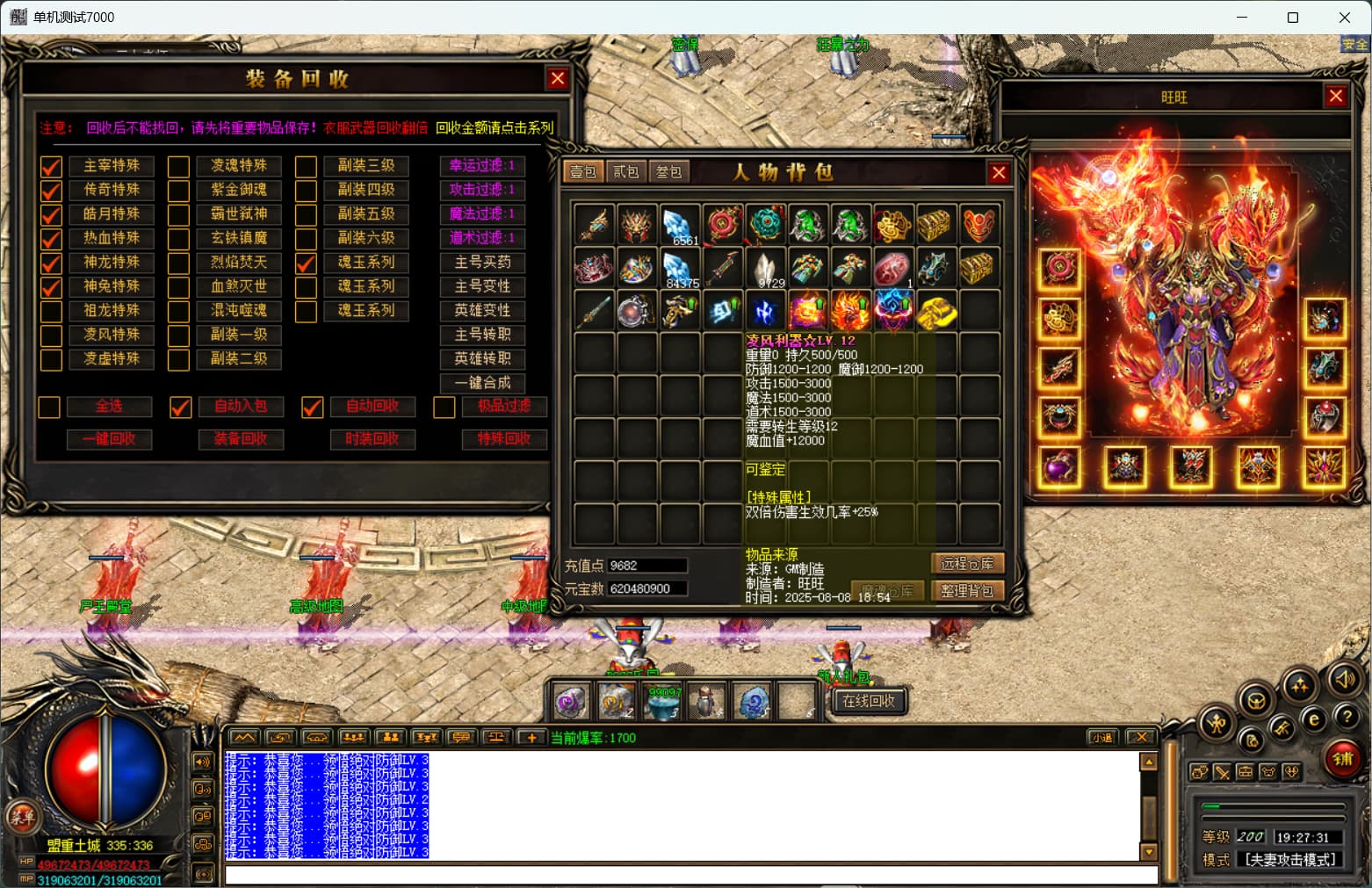Click the 特殊回收 button
Screen dimensions: 1372x888
coord(504,439)
